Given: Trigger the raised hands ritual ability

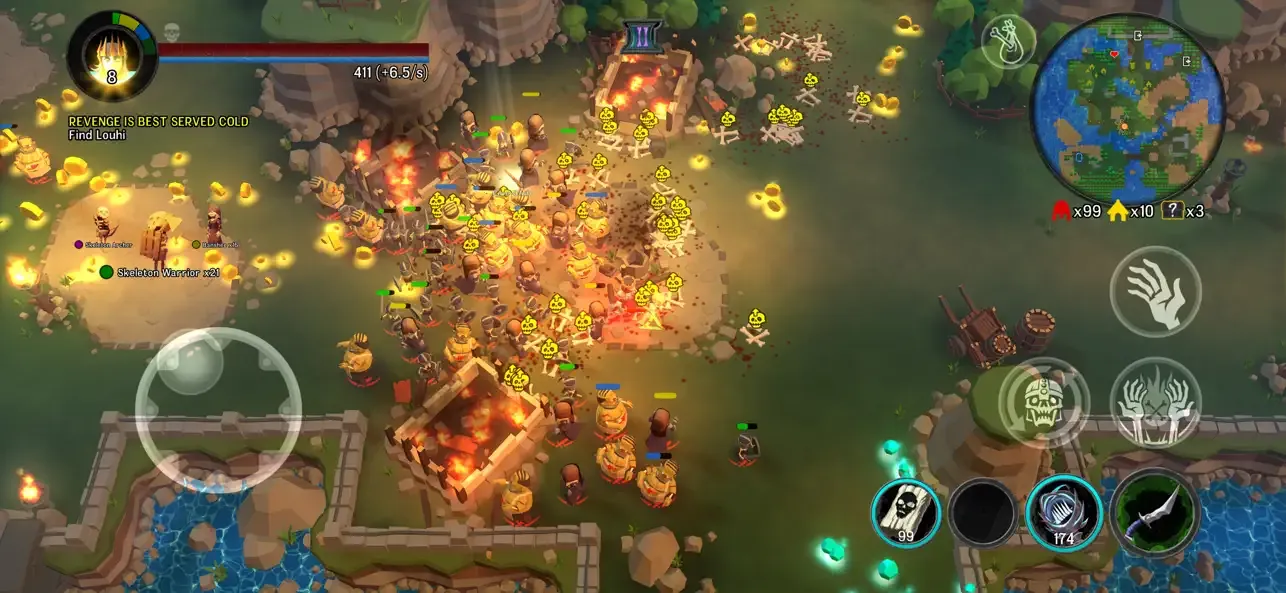Looking at the screenshot, I should click(x=1155, y=401).
